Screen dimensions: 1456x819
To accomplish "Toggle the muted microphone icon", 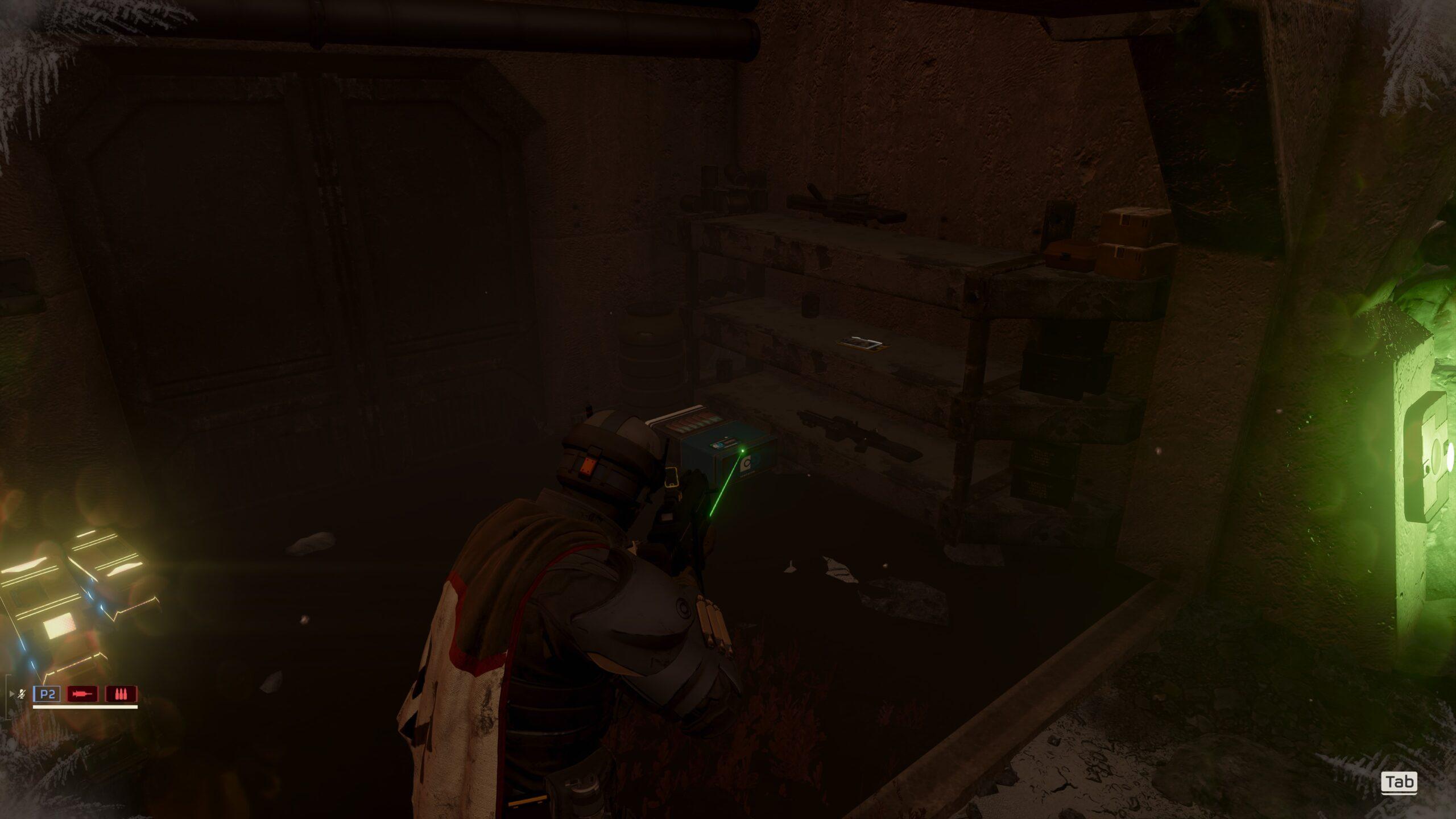I will point(22,694).
